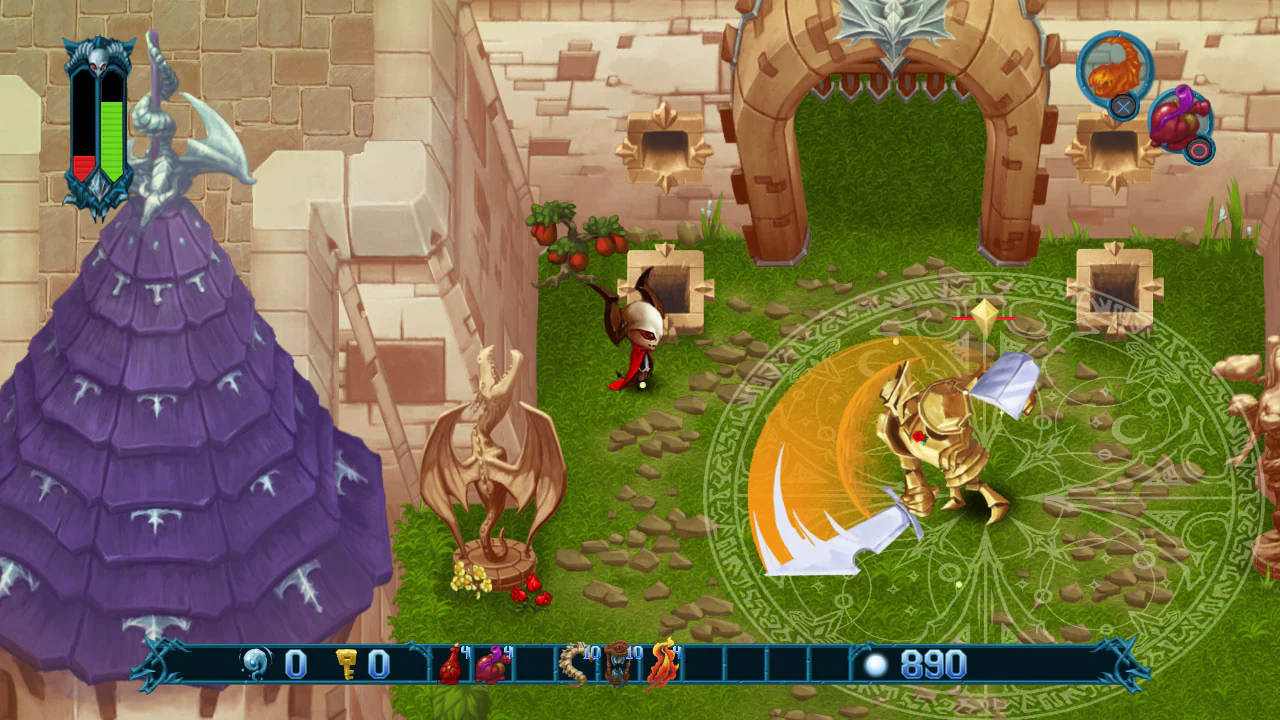Click the soul orb icon in the HUD
The width and height of the screenshot is (1280, 720).
click(x=254, y=663)
